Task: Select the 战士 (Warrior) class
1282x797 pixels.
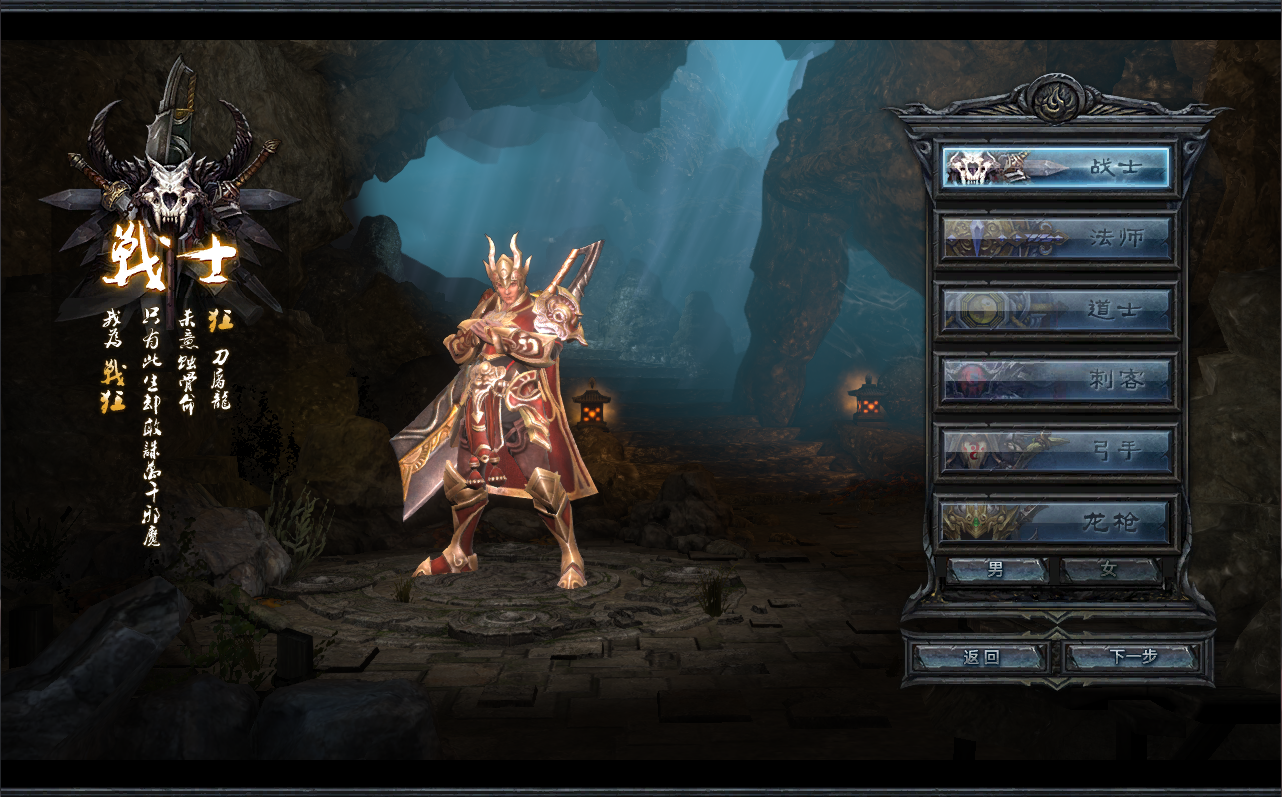Action: click(1056, 168)
